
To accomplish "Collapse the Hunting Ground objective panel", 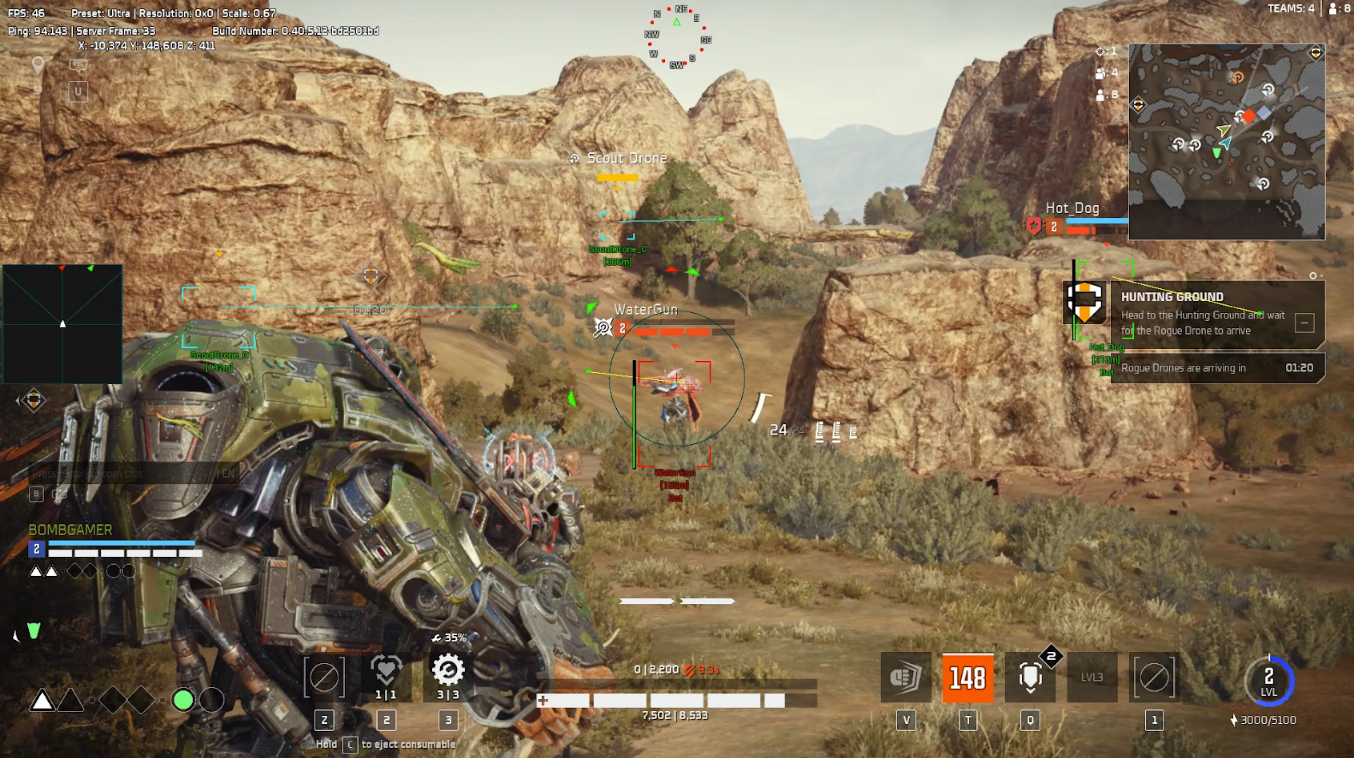I will pyautogui.click(x=1304, y=322).
